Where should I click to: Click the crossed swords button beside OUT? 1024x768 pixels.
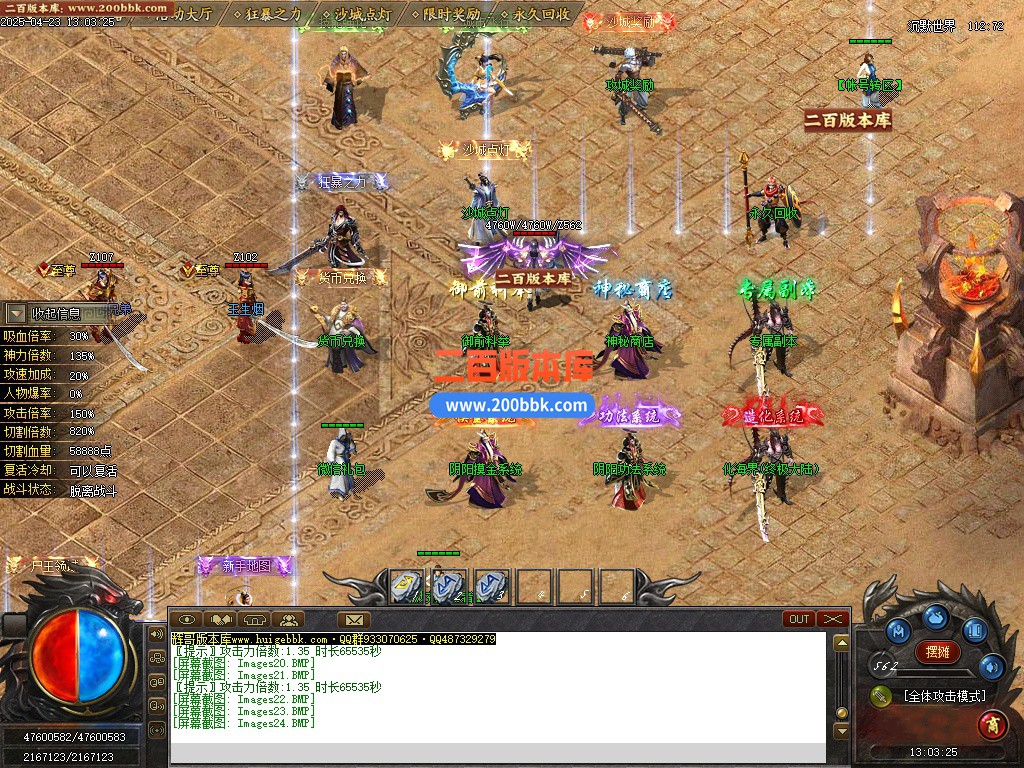(x=832, y=619)
